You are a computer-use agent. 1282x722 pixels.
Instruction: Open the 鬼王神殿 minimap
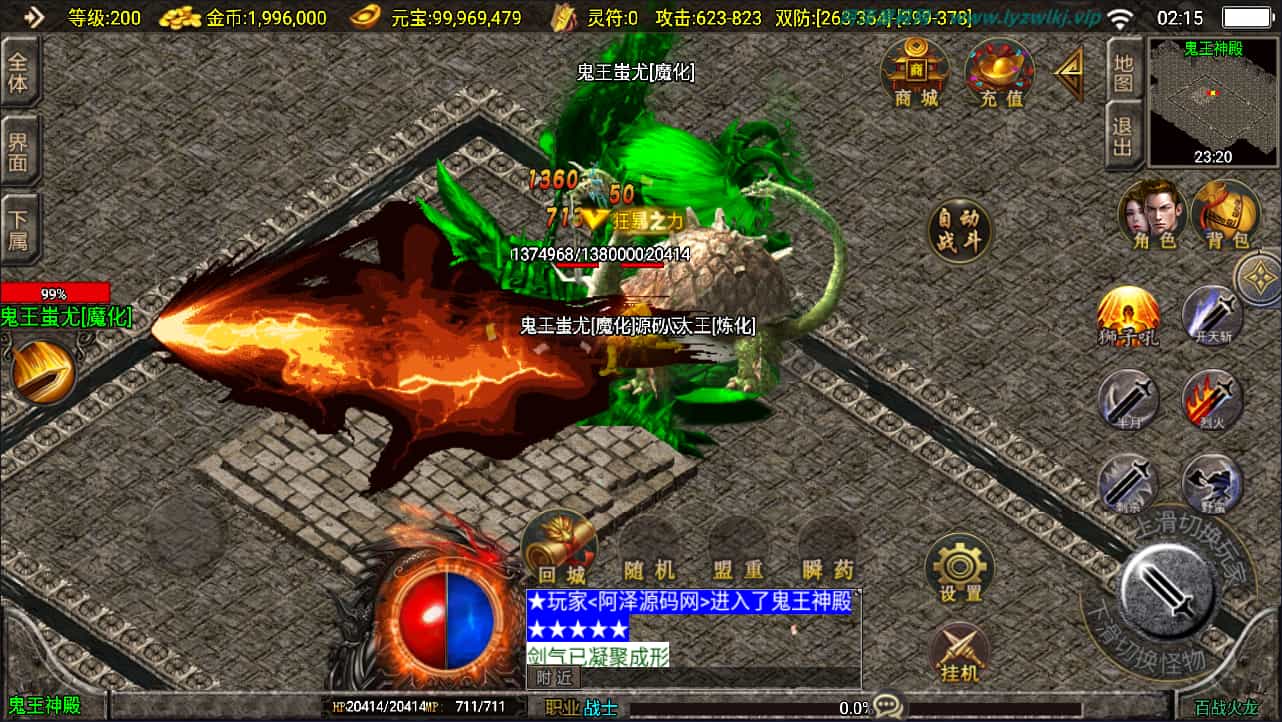pos(1213,102)
